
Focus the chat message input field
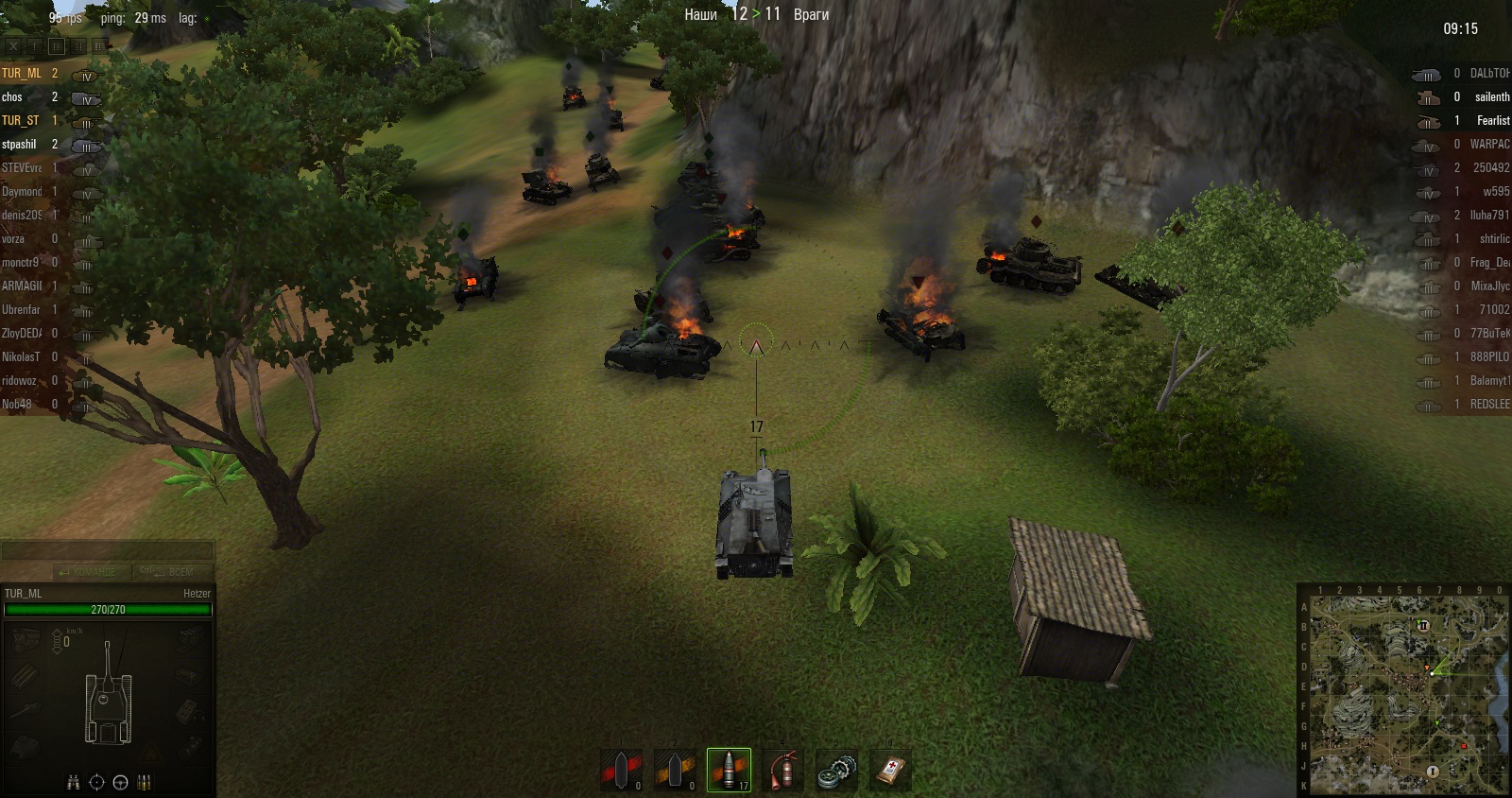click(107, 551)
